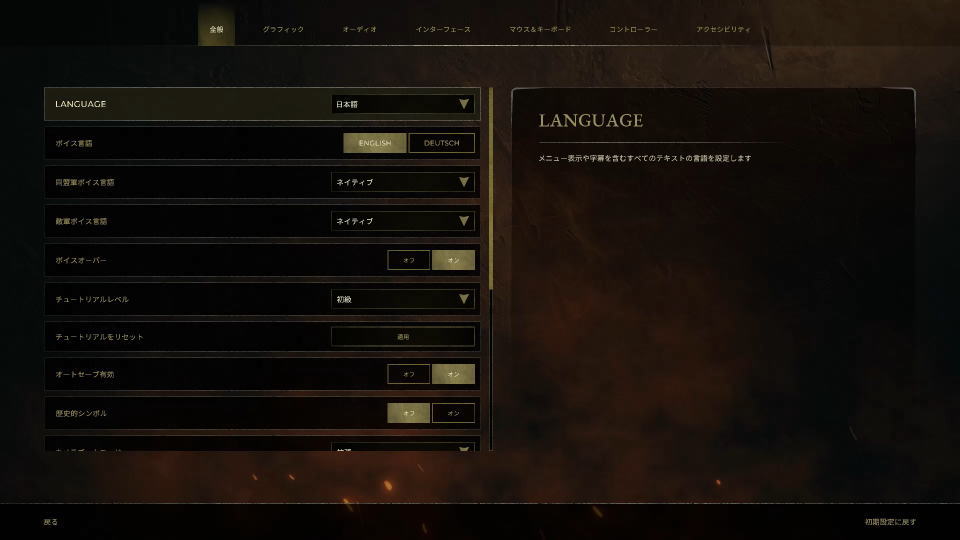The height and width of the screenshot is (540, 960).
Task: Open the コントローラー tab
Action: 633,30
